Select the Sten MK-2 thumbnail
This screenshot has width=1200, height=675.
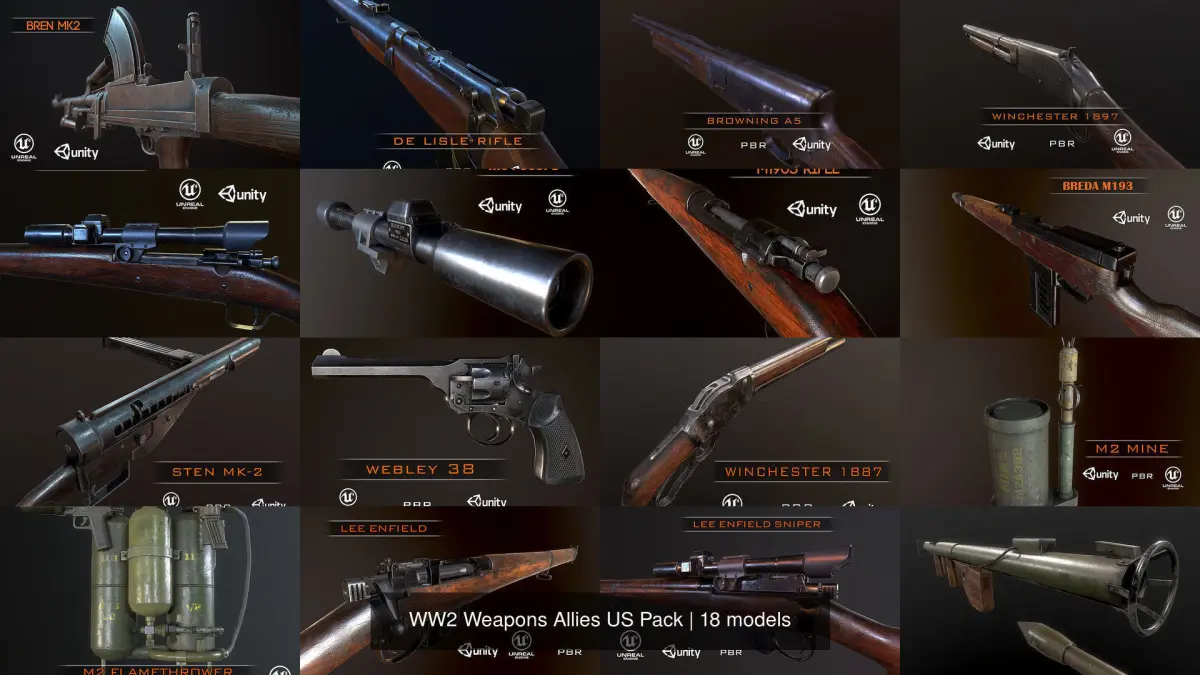(150, 421)
